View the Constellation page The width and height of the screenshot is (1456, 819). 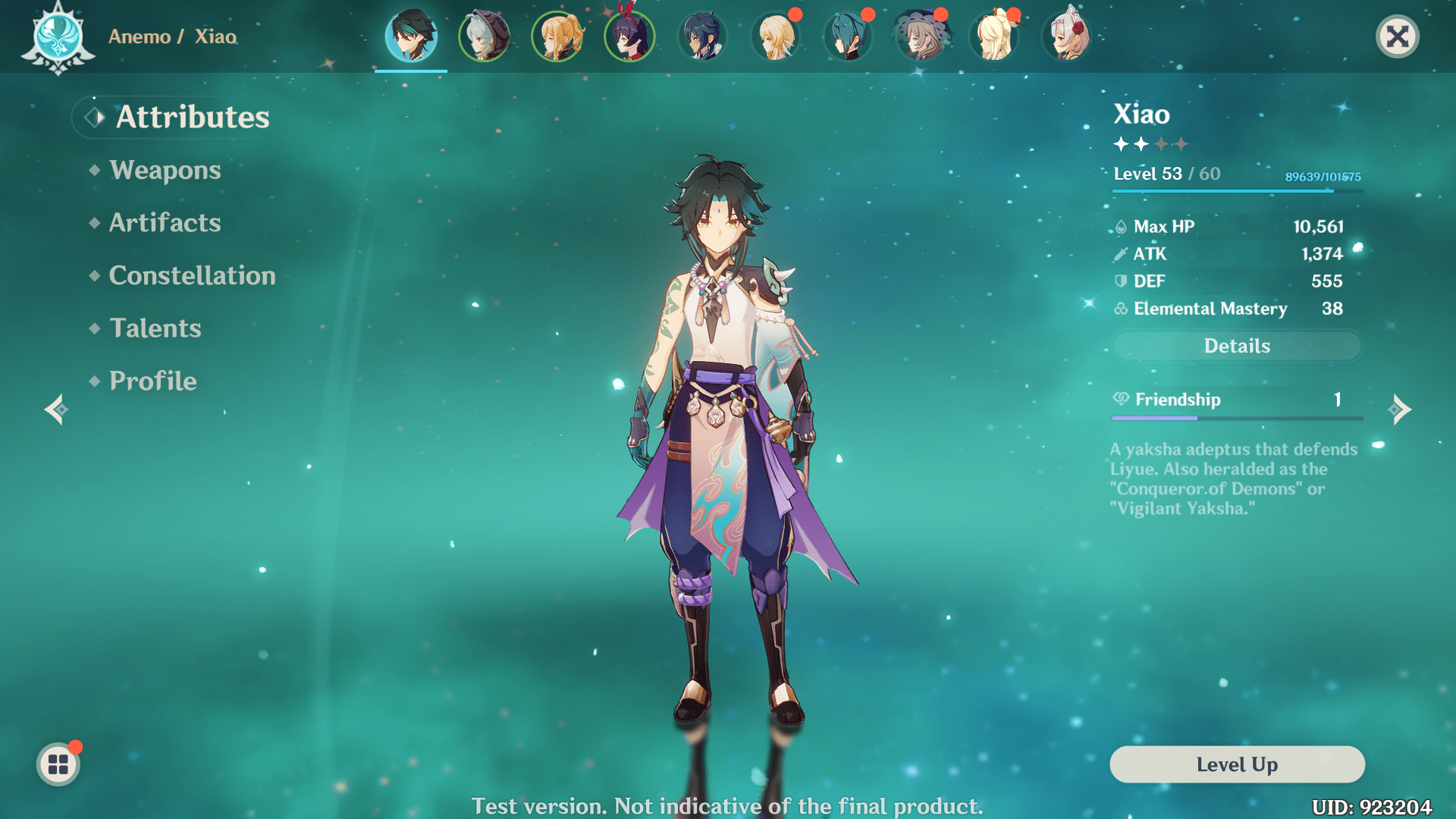click(192, 276)
